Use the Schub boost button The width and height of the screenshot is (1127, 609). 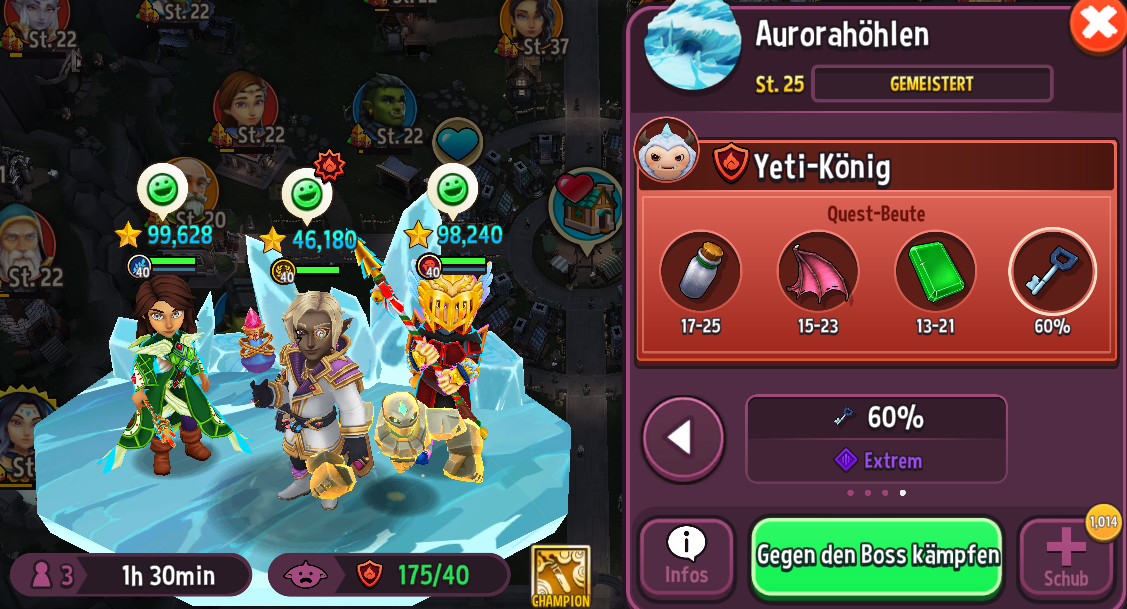[1066, 558]
